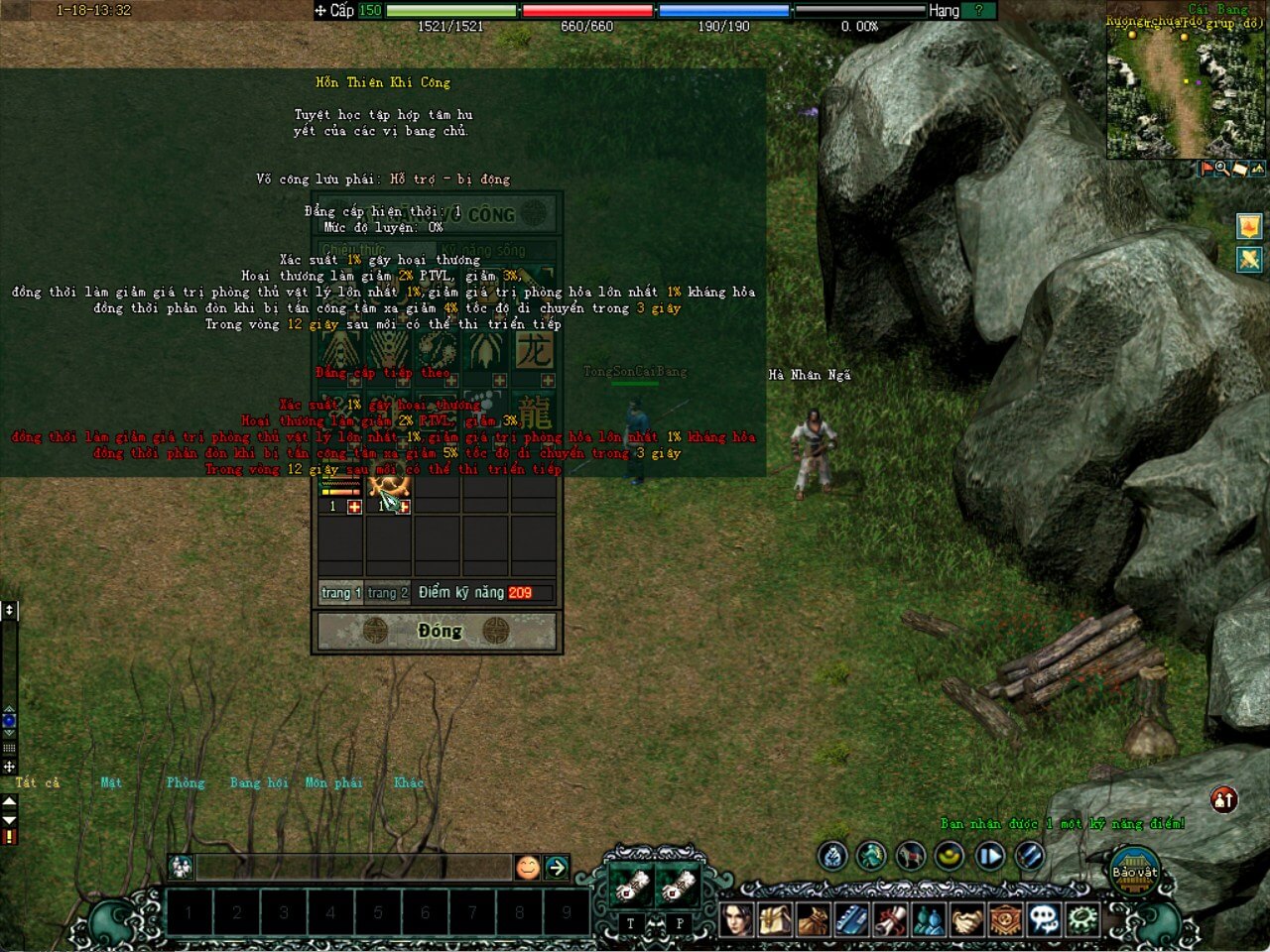Click the horse mount icon

[910, 855]
